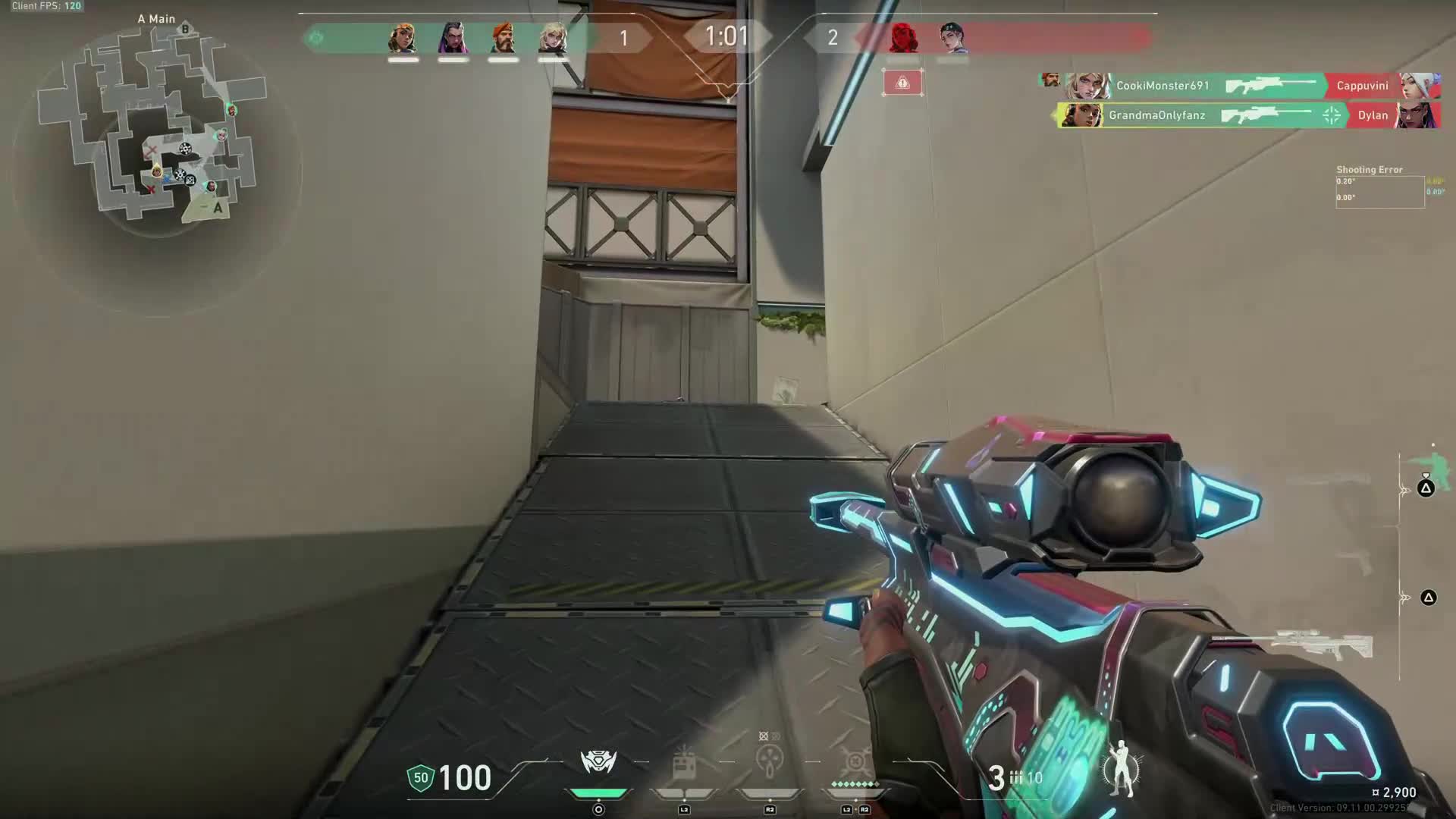Click the enemy team score showing 2
Screen dimensions: 1456x819
(x=832, y=38)
